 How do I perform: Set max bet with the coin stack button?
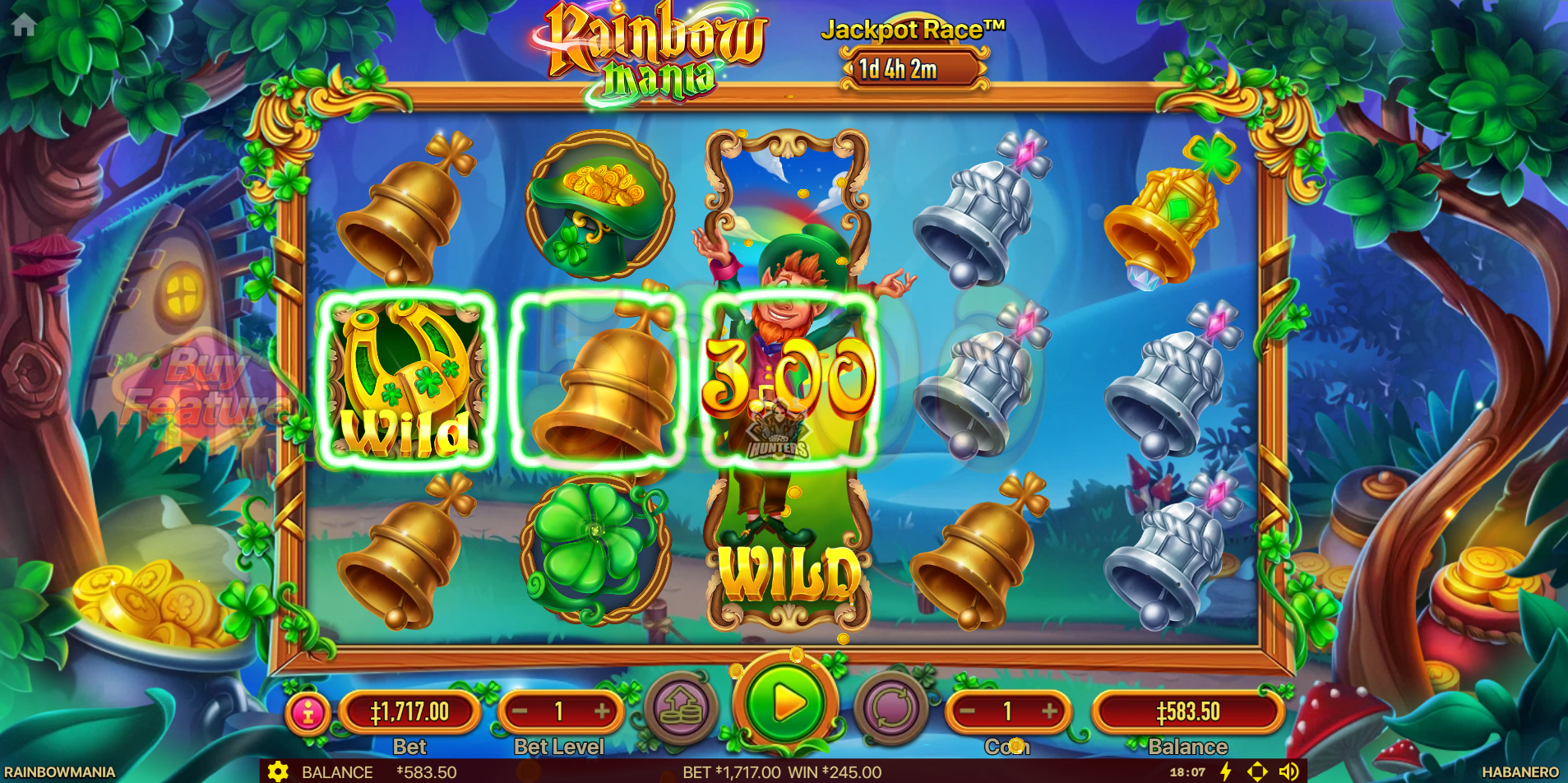tap(681, 708)
